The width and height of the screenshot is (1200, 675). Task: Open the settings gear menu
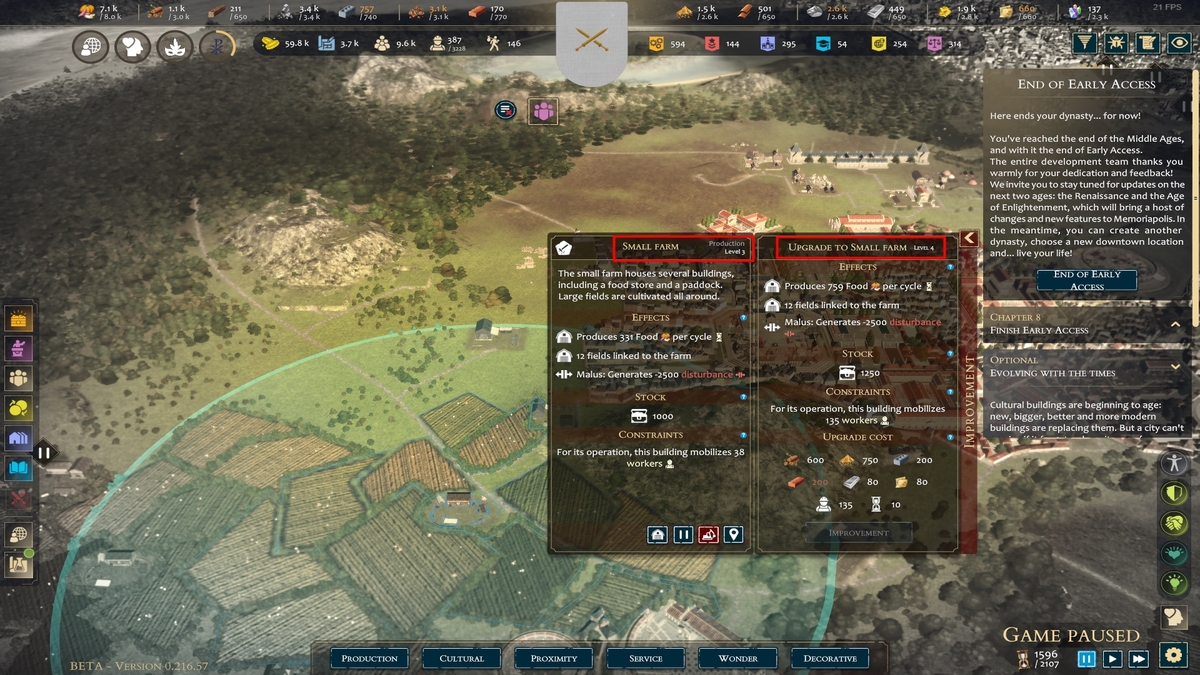[1173, 655]
